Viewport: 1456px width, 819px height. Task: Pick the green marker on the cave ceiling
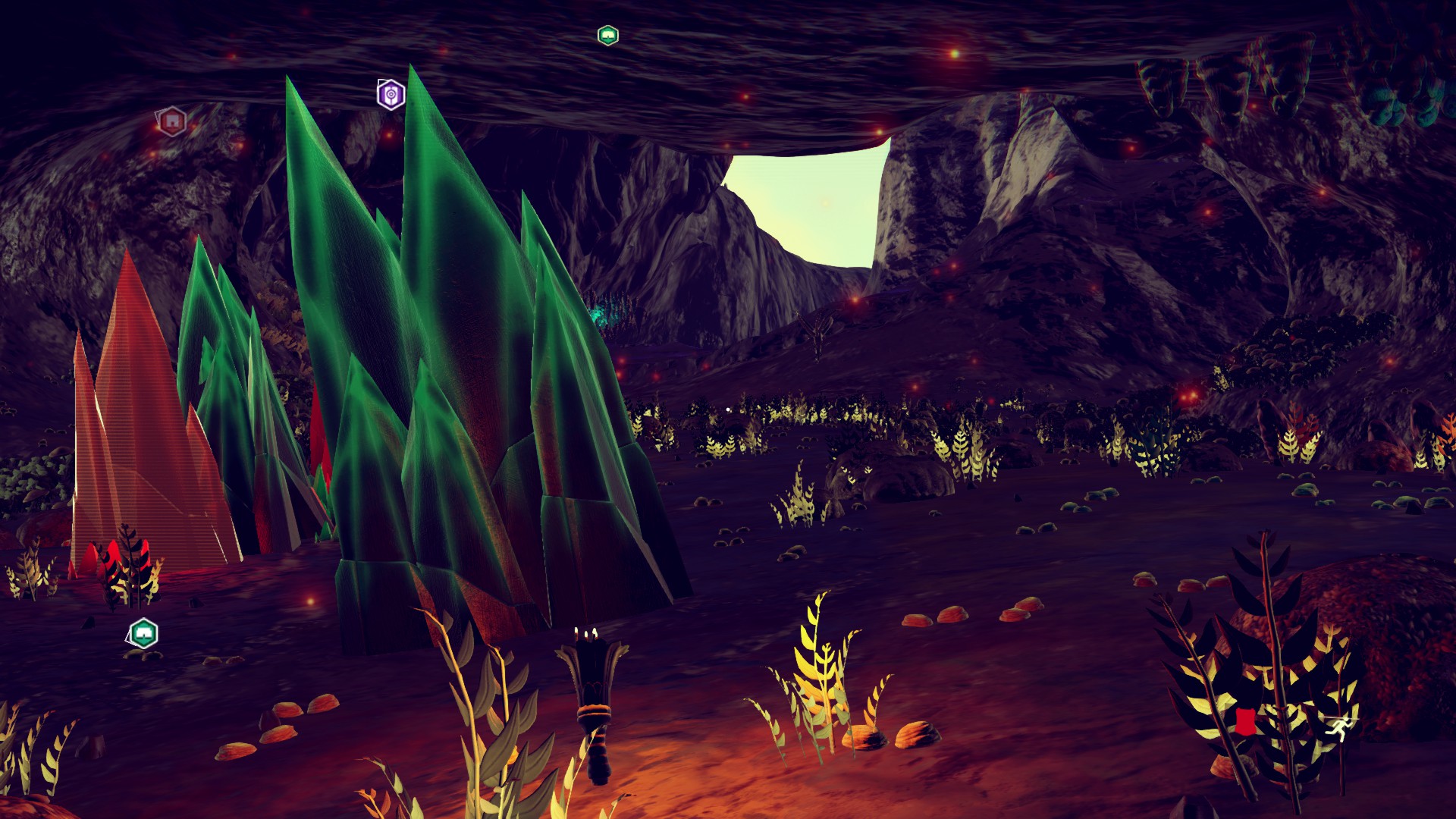coord(607,35)
